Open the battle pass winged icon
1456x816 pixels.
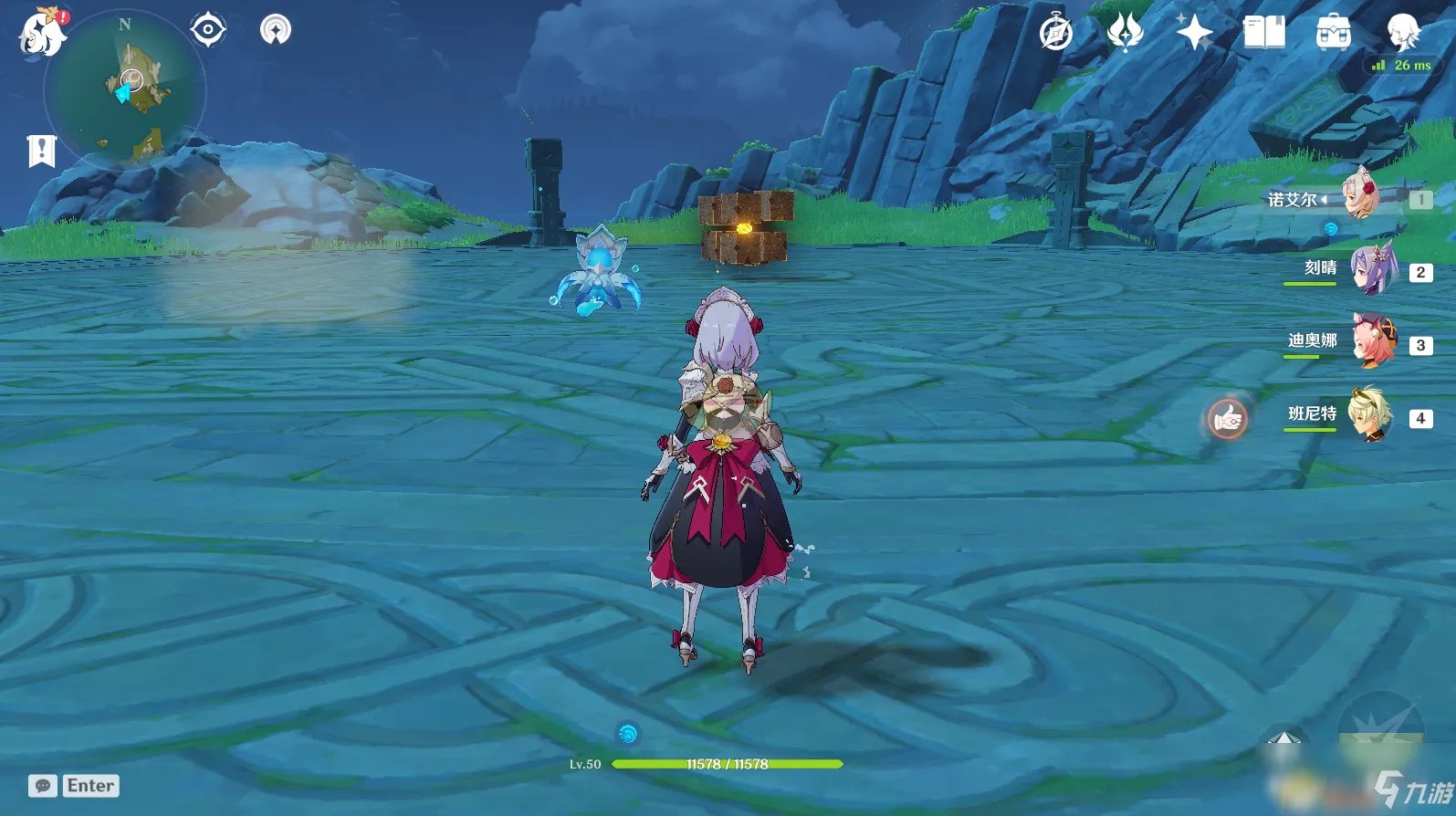[x=1125, y=34]
